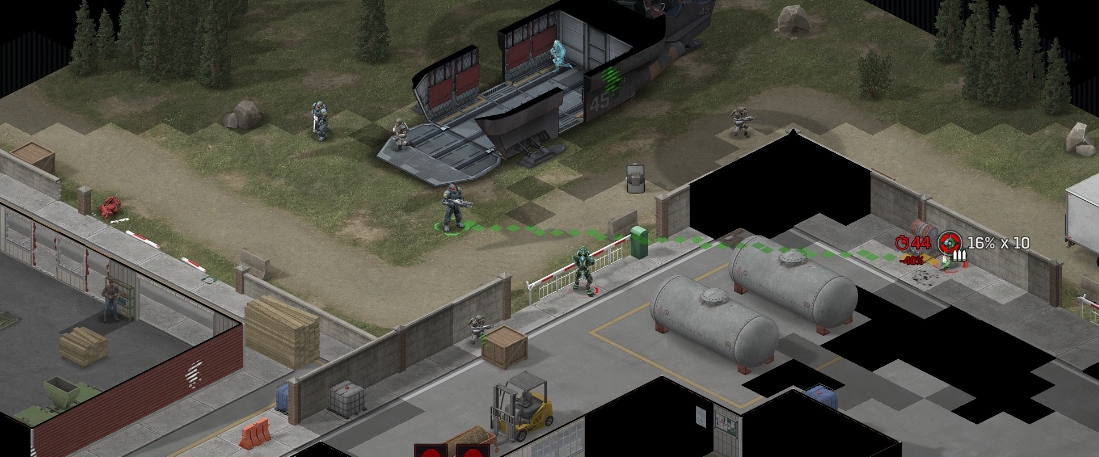This screenshot has width=1099, height=457.
Task: Click the red crosshair targeting icon
Action: (949, 243)
